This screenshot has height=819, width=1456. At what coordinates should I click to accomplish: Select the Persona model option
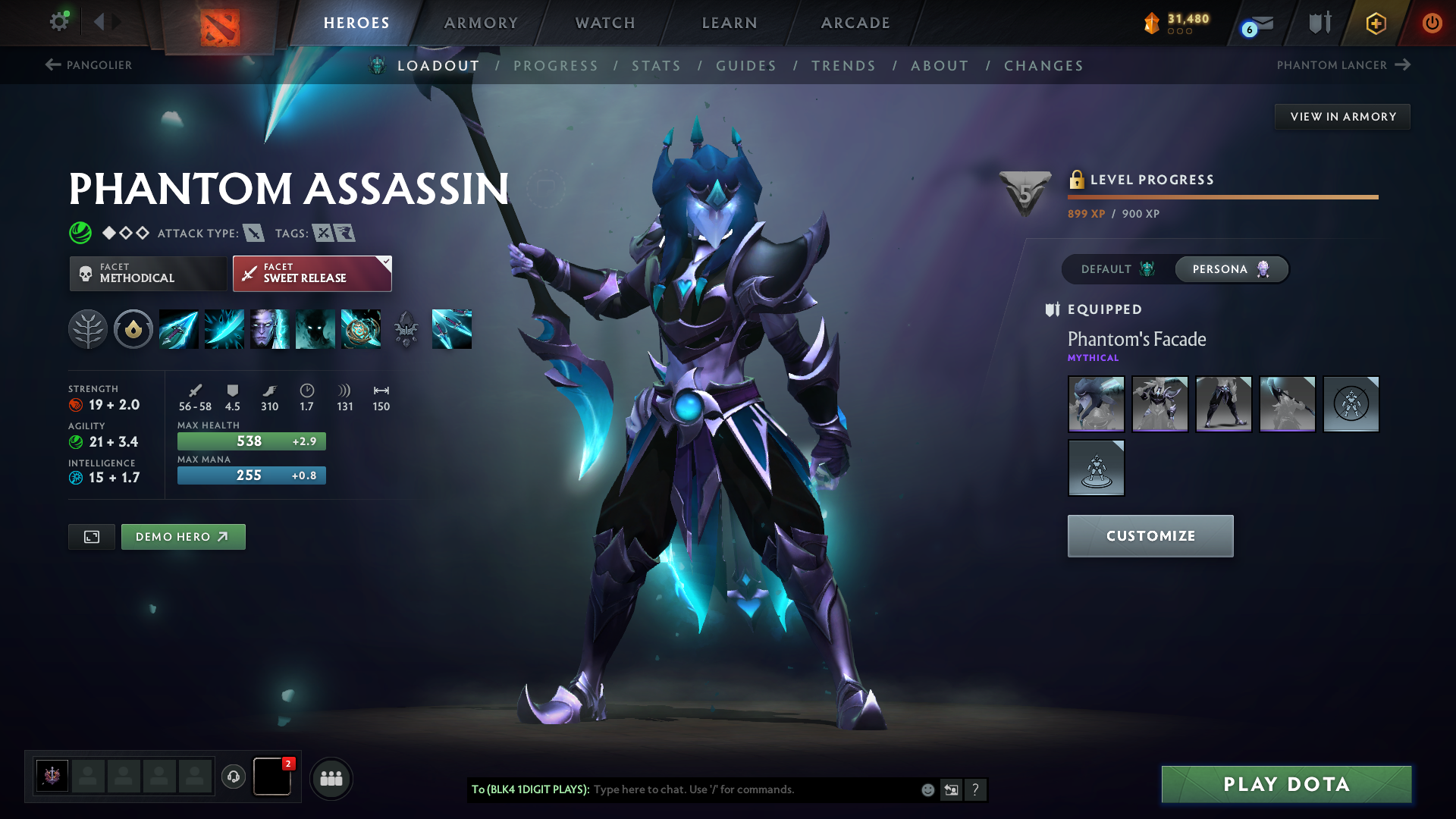click(x=1230, y=269)
